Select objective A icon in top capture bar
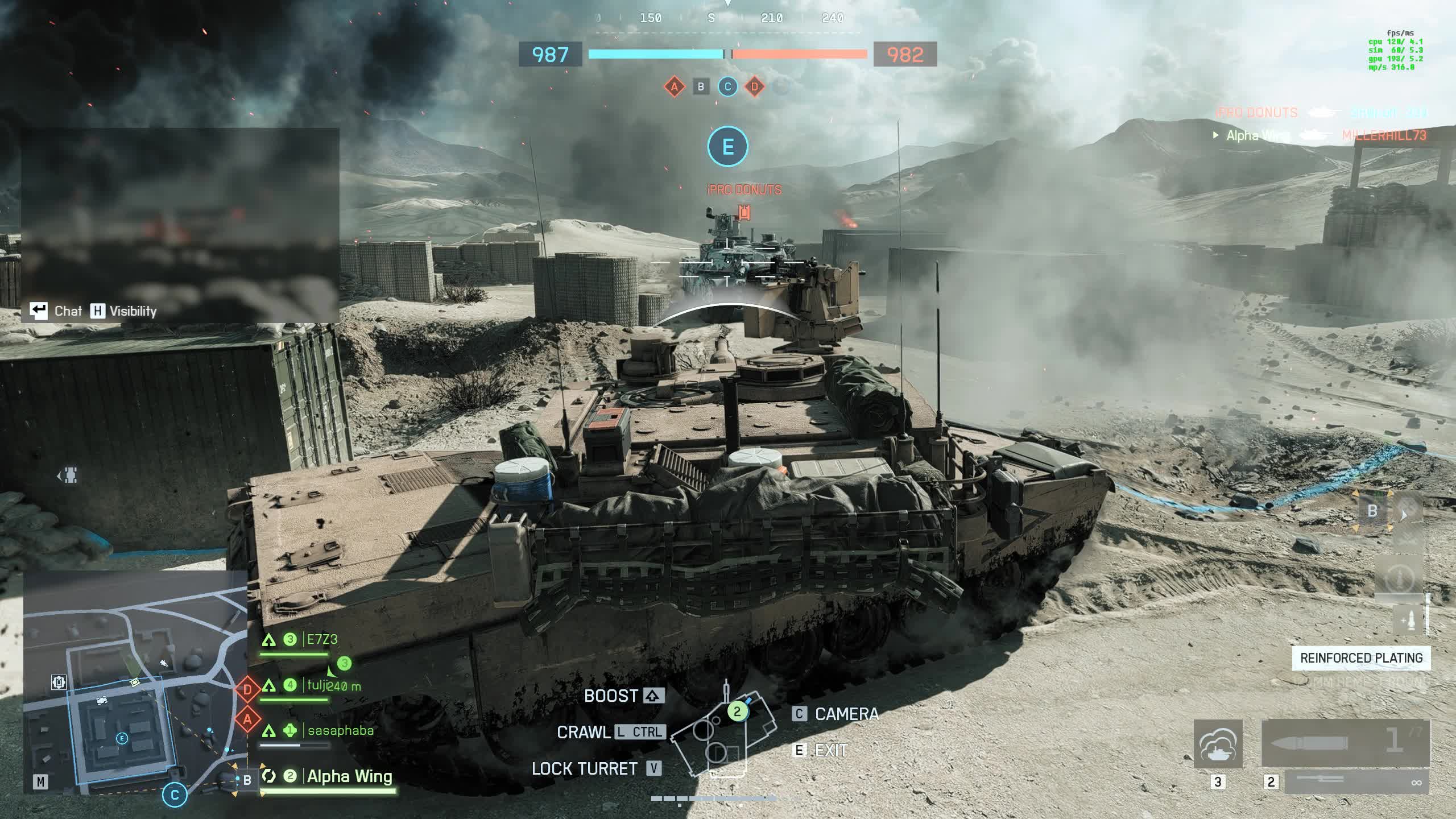This screenshot has width=1456, height=819. 675,87
